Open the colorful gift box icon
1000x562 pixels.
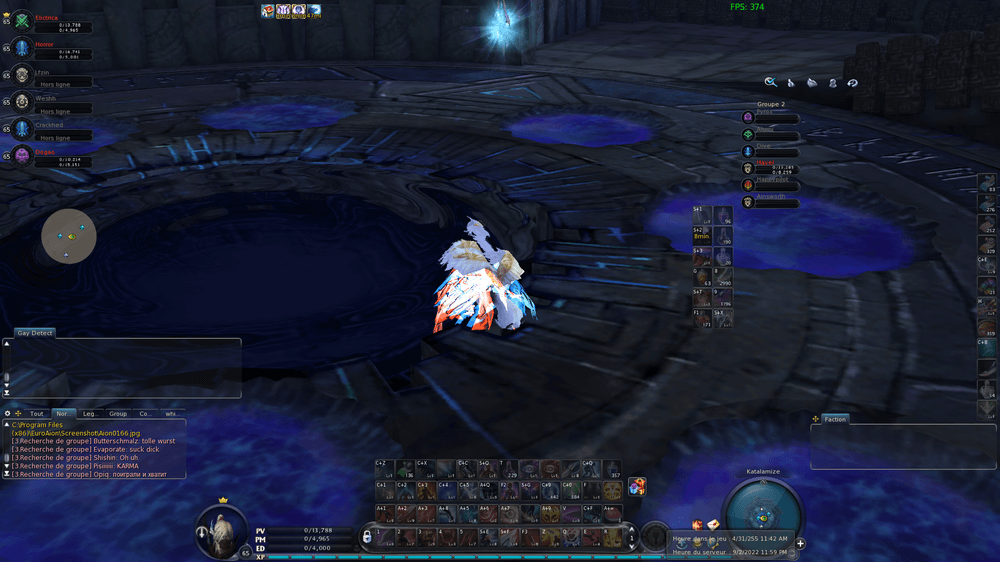[x=637, y=487]
